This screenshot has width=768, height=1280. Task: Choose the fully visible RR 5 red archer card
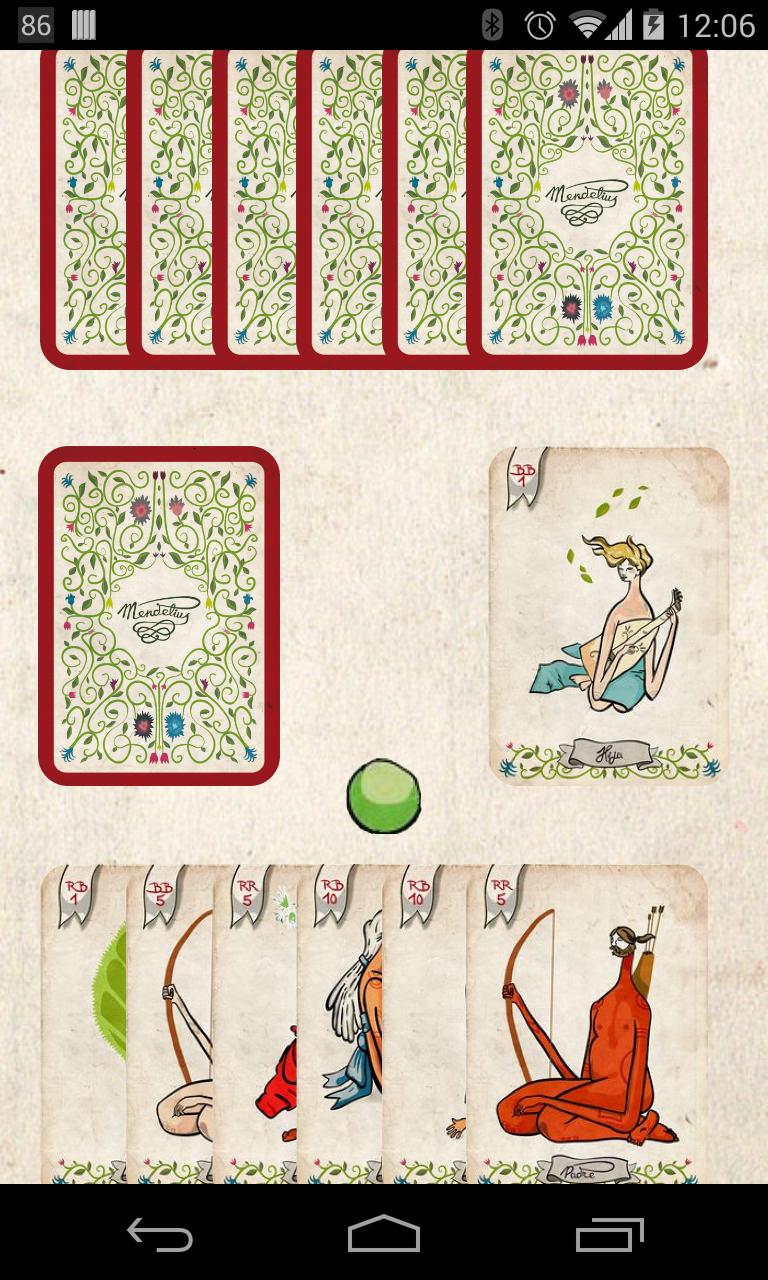pyautogui.click(x=588, y=1020)
